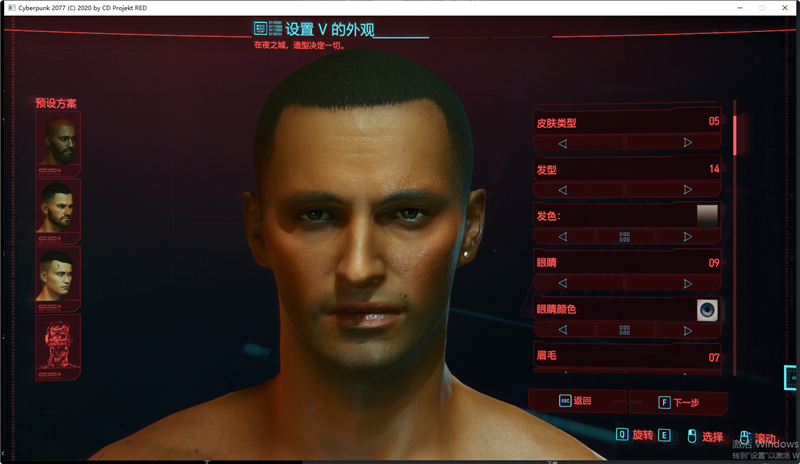800x464 pixels.
Task: Choose next 发型 hairstyle
Action: tap(688, 190)
